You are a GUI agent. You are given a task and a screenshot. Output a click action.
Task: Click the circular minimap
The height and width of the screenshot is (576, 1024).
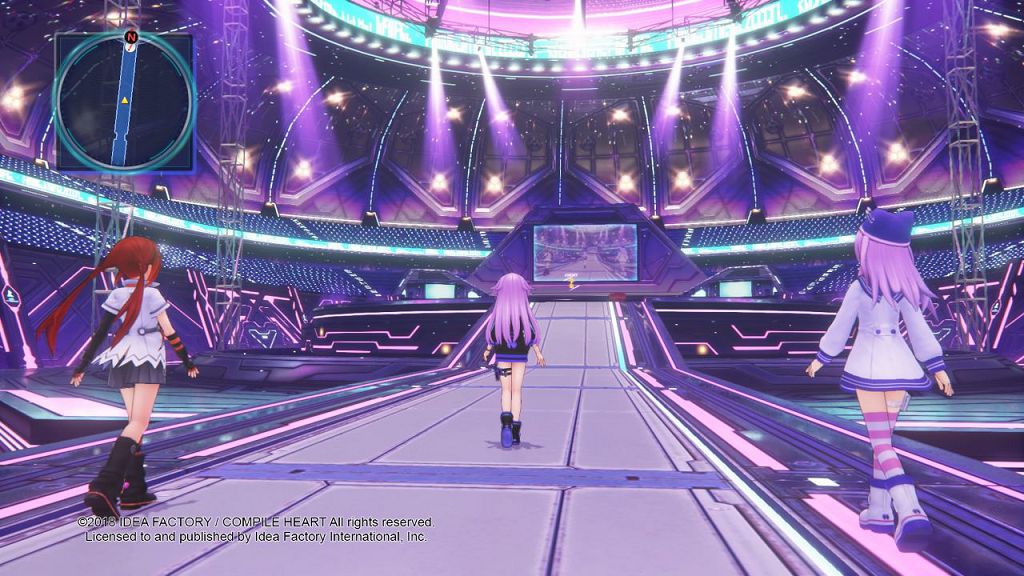123,103
